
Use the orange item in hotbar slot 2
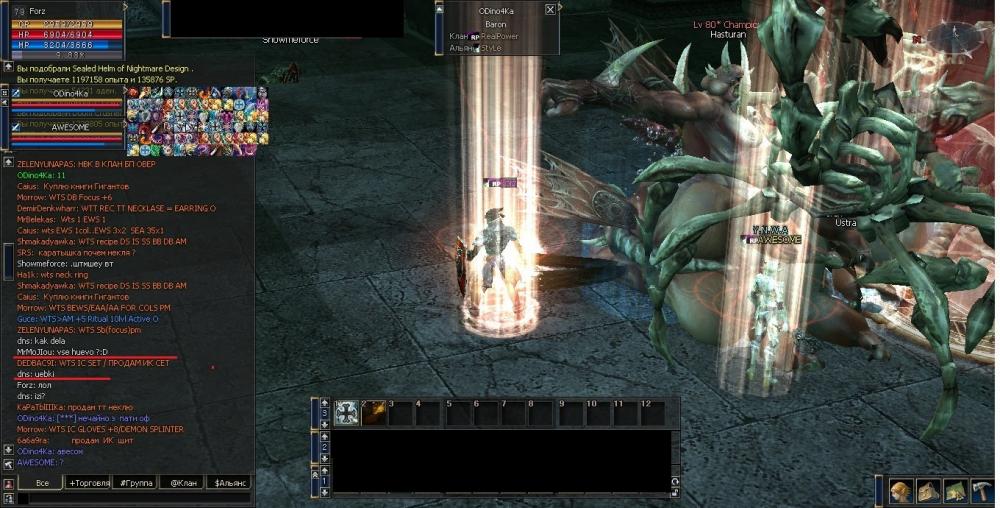click(373, 412)
